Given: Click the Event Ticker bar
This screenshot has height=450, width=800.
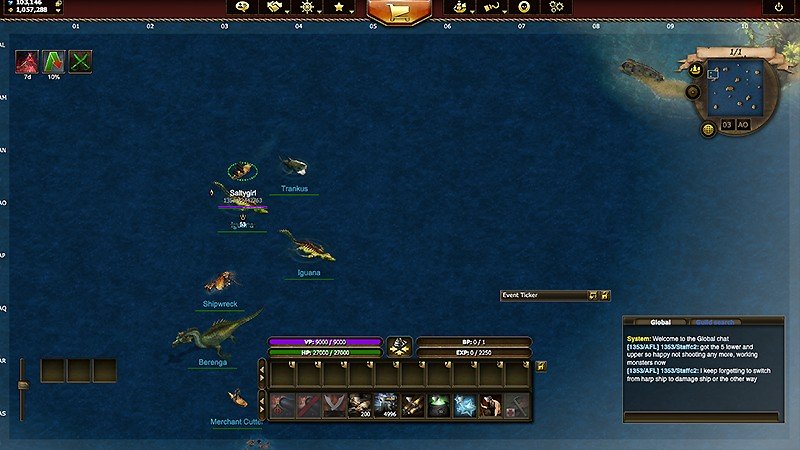Looking at the screenshot, I should 545,295.
